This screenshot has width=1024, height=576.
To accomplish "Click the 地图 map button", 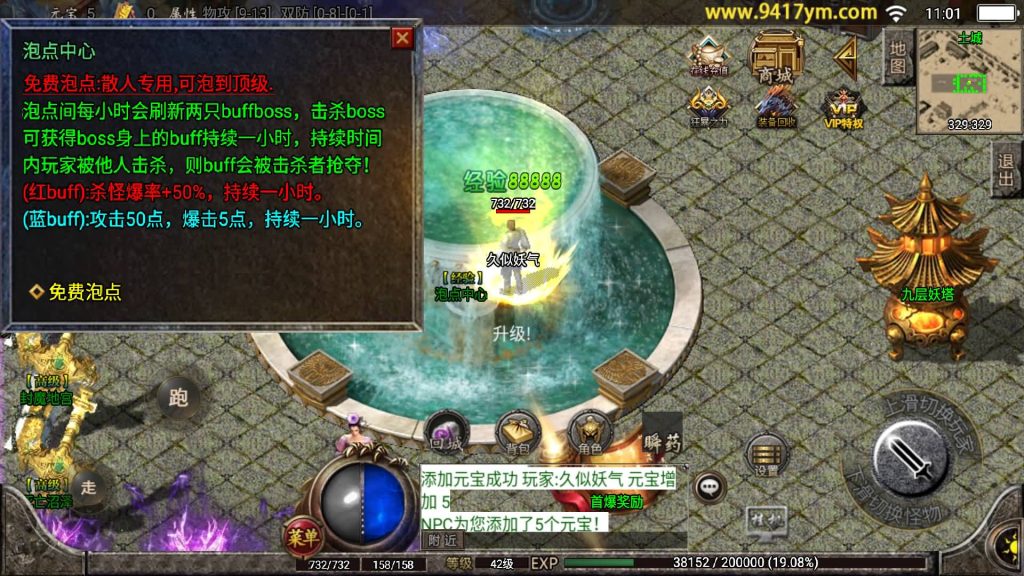I will point(897,56).
